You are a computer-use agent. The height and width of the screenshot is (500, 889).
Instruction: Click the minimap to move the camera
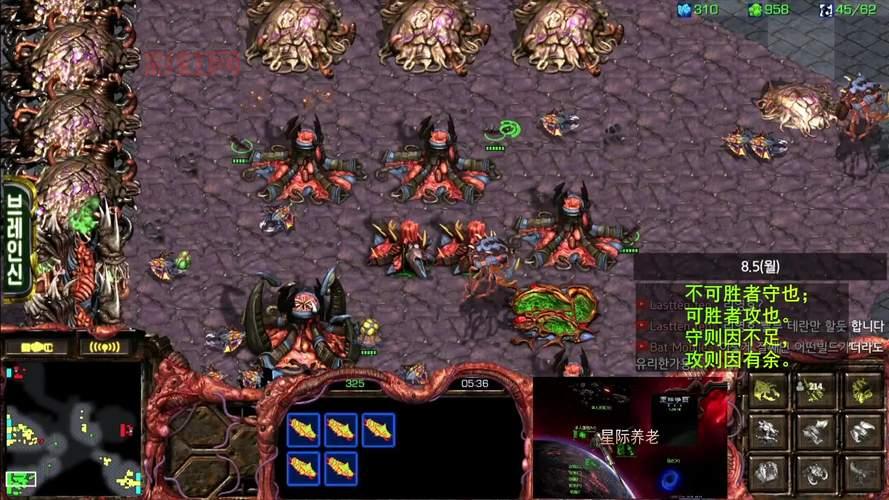(70, 427)
